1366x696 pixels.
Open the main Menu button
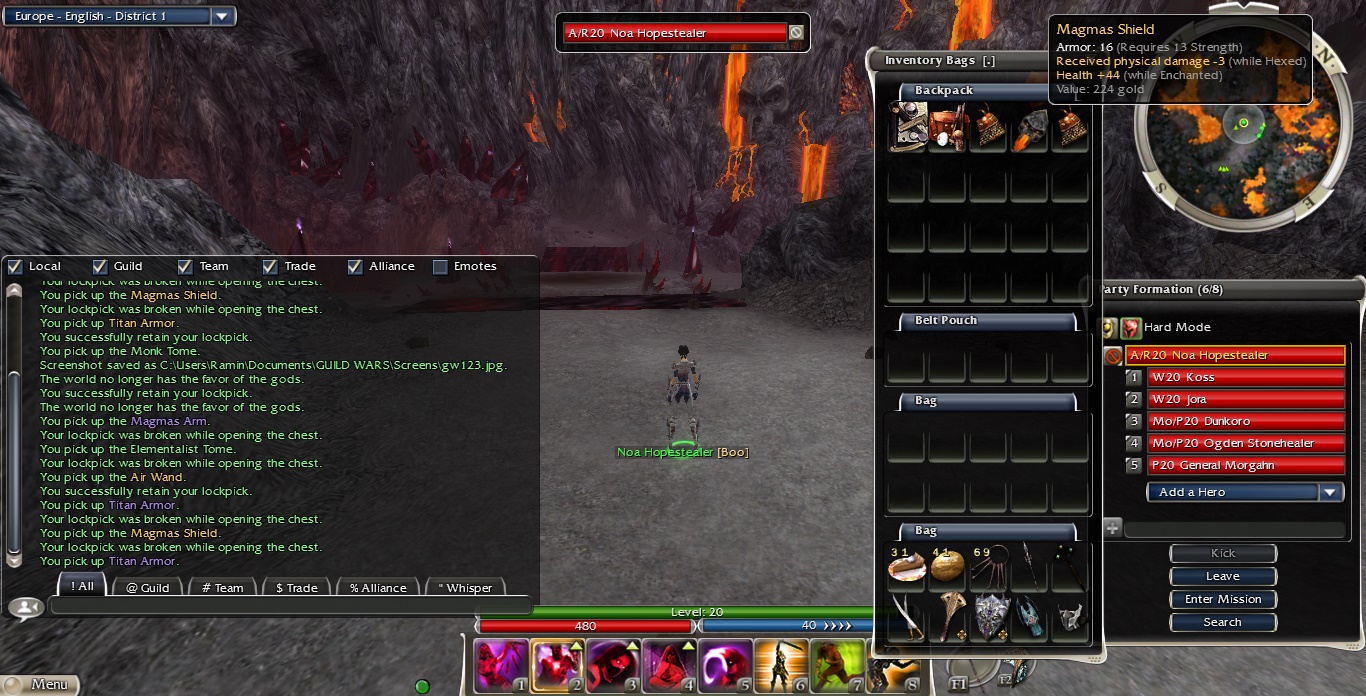tap(40, 685)
